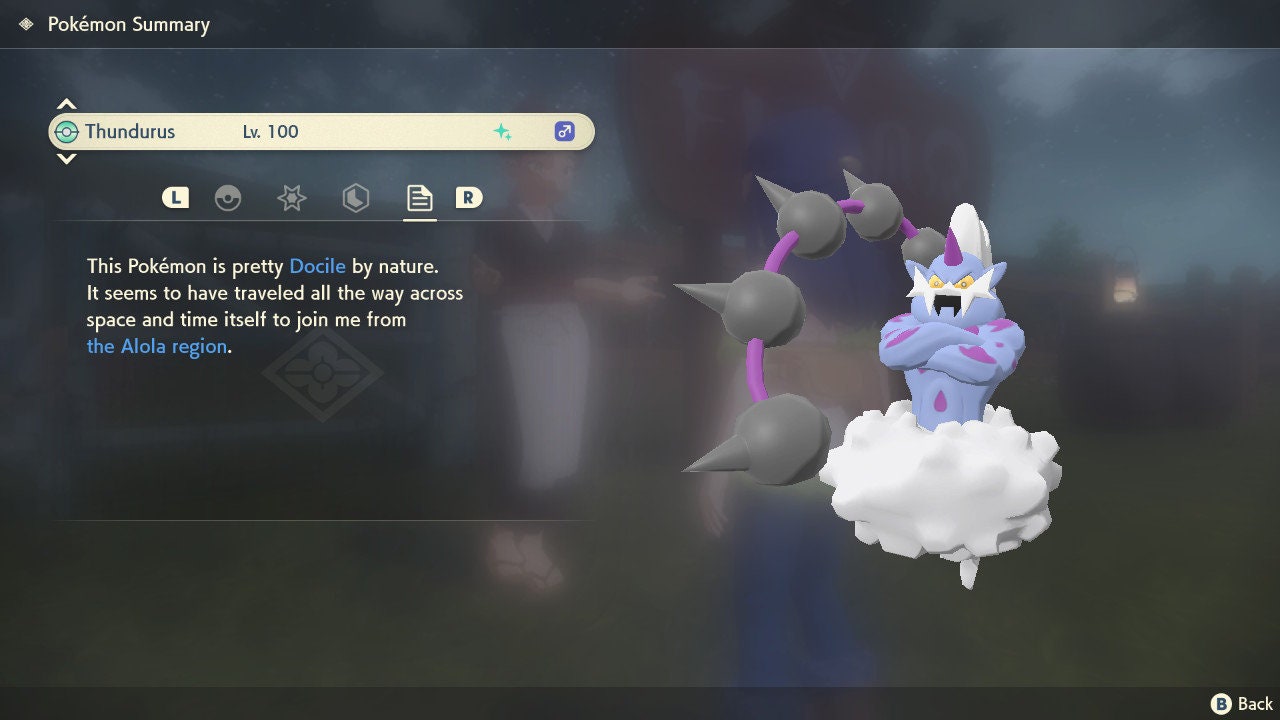The height and width of the screenshot is (720, 1280).
Task: Open the notes document tab
Action: click(419, 198)
